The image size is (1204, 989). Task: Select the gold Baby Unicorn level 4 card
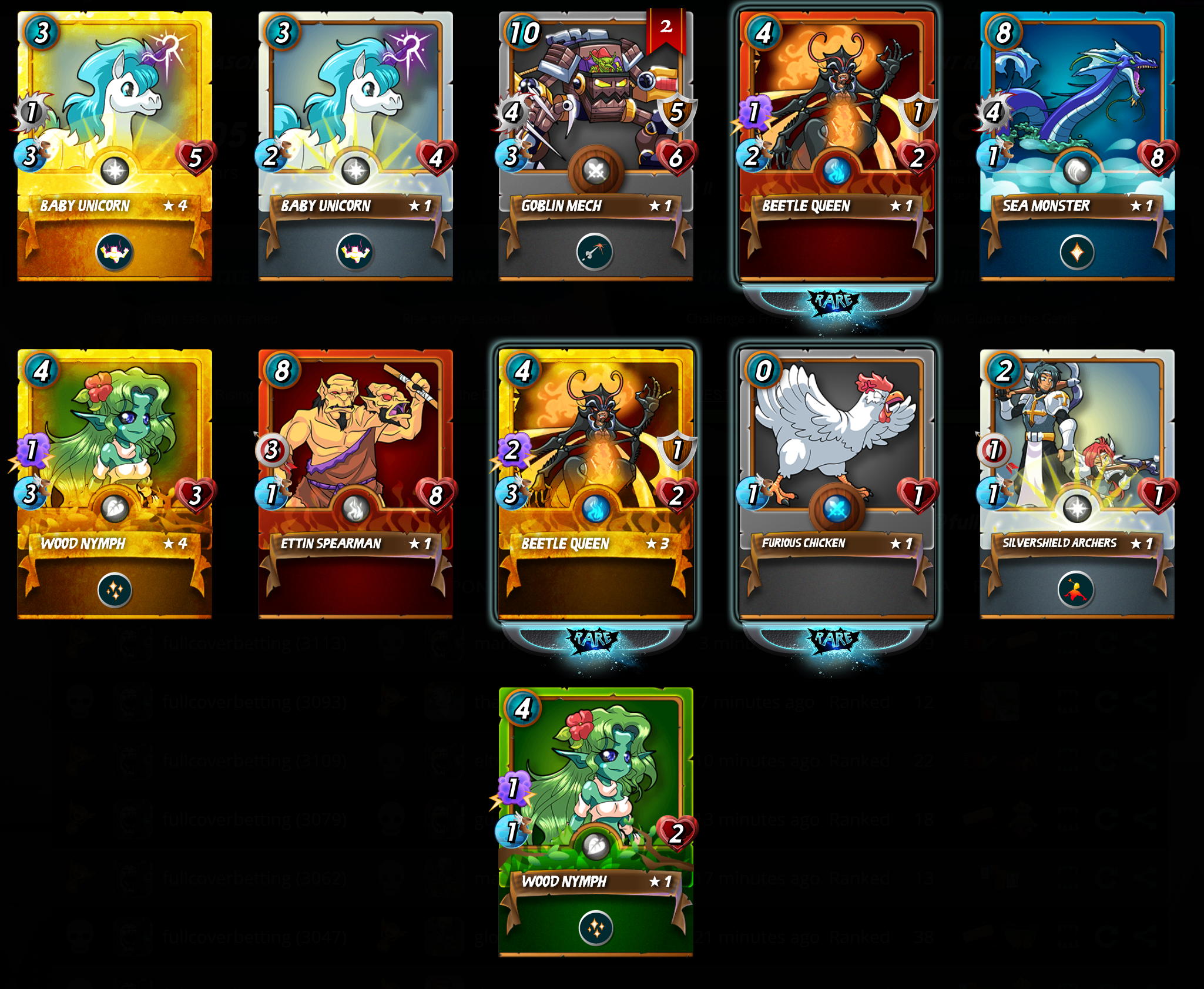pyautogui.click(x=115, y=146)
